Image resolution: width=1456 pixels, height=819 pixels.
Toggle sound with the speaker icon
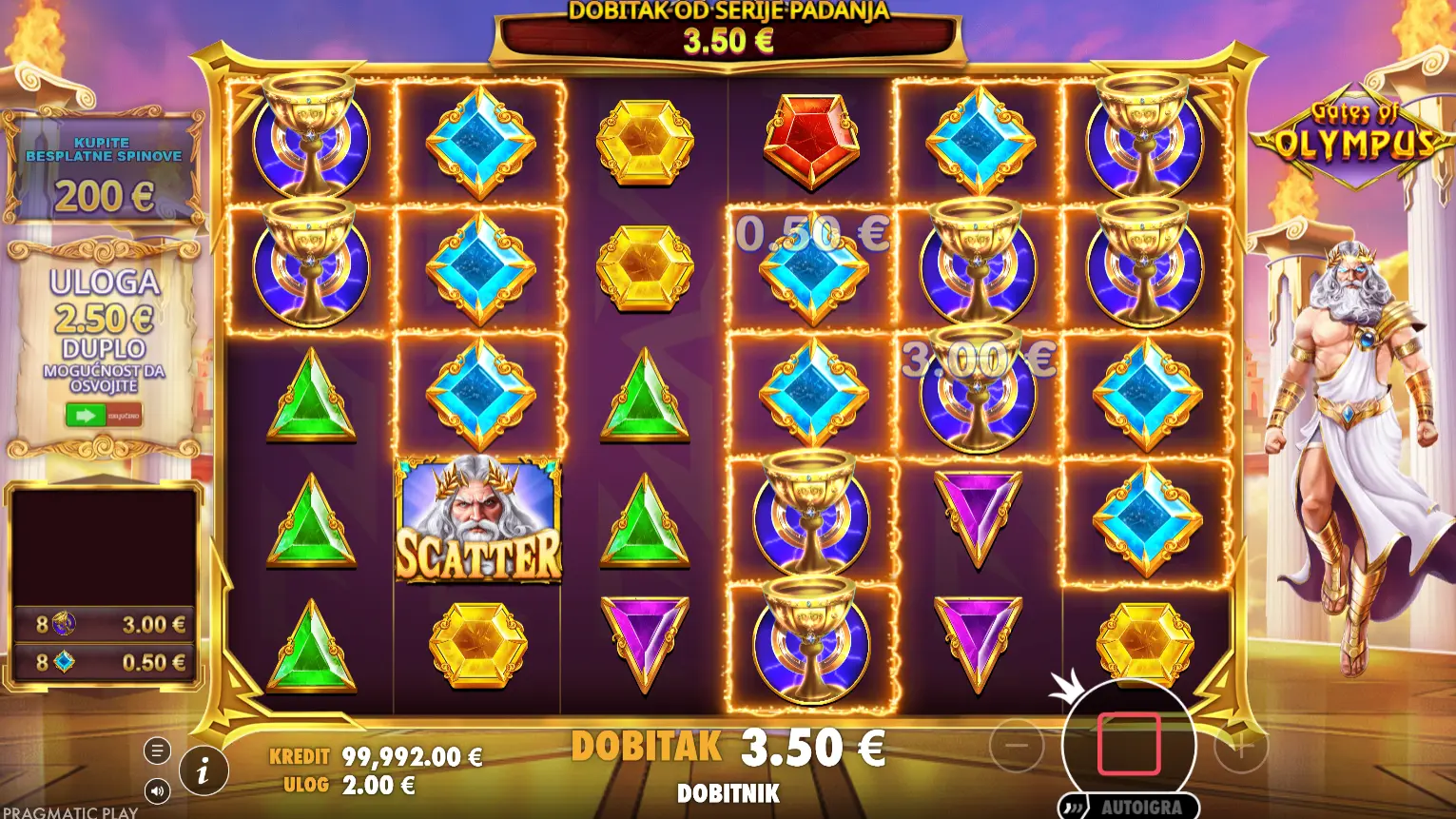coord(157,790)
